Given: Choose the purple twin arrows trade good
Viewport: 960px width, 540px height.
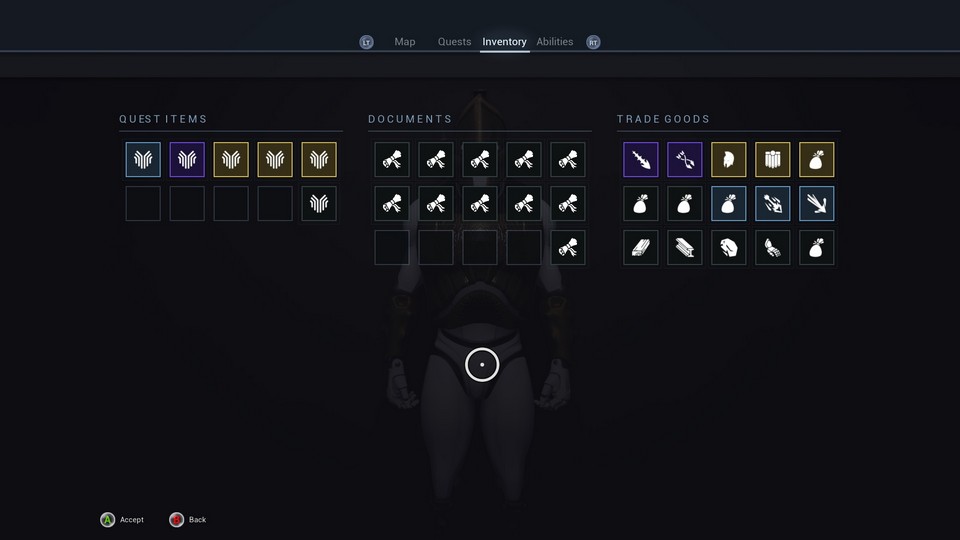Looking at the screenshot, I should (685, 159).
